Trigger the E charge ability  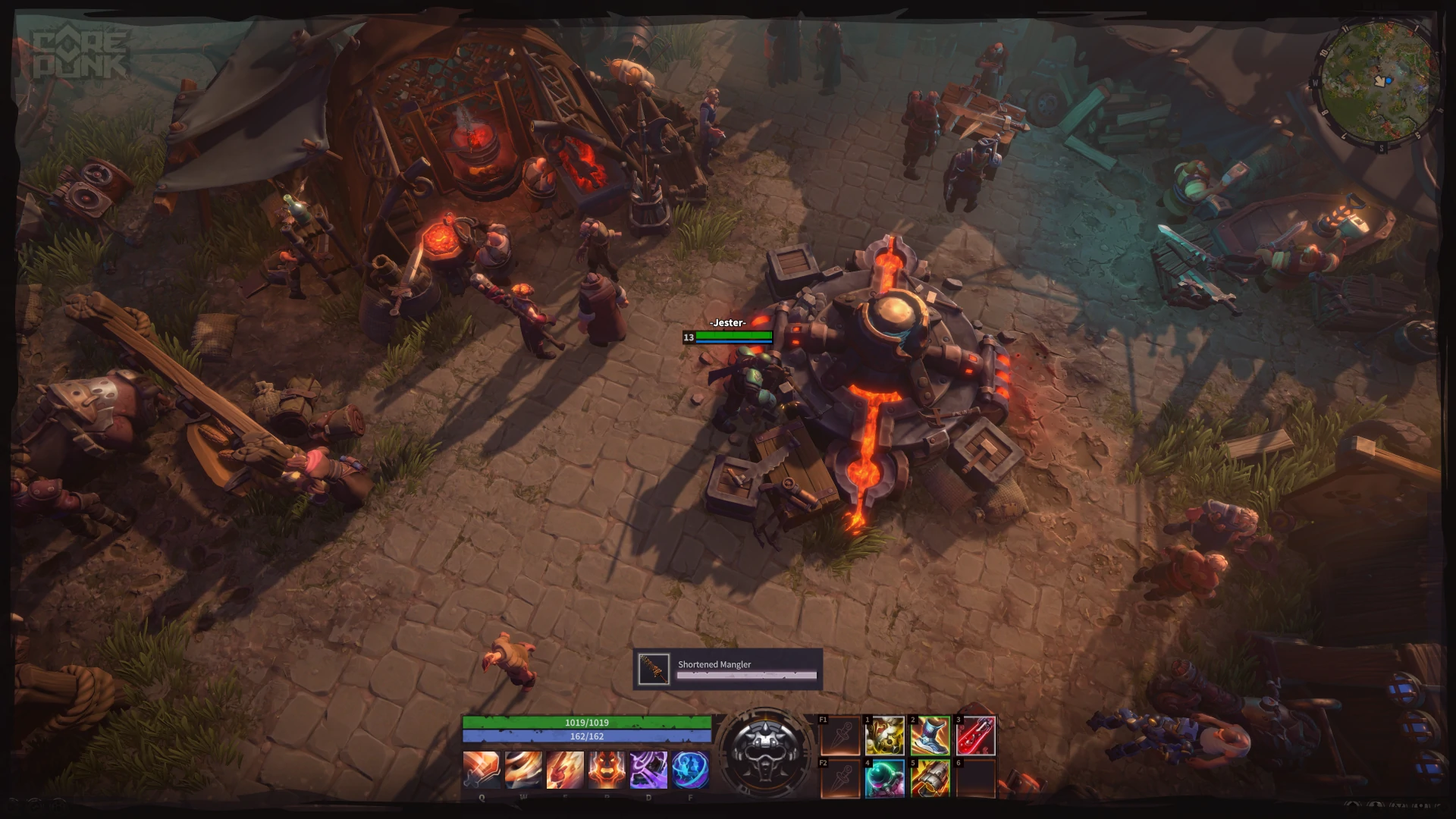[565, 770]
